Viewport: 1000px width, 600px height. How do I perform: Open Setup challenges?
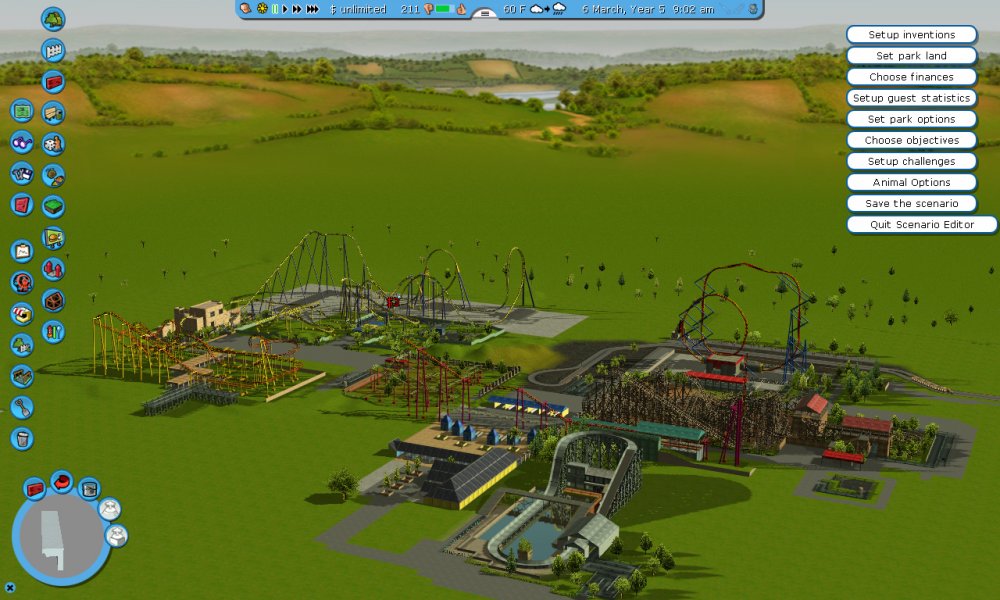[911, 161]
